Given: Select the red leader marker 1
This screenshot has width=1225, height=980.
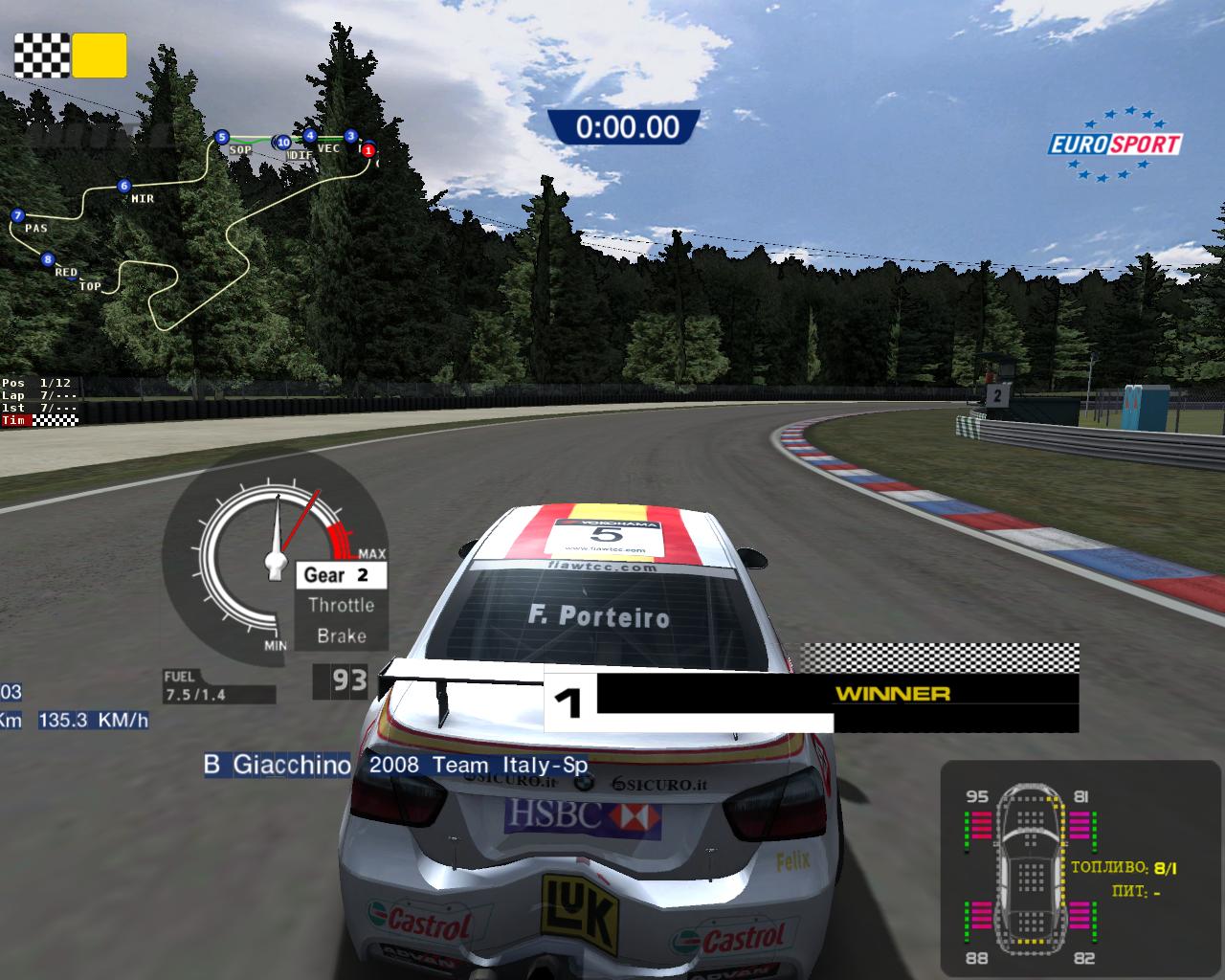Looking at the screenshot, I should (368, 150).
